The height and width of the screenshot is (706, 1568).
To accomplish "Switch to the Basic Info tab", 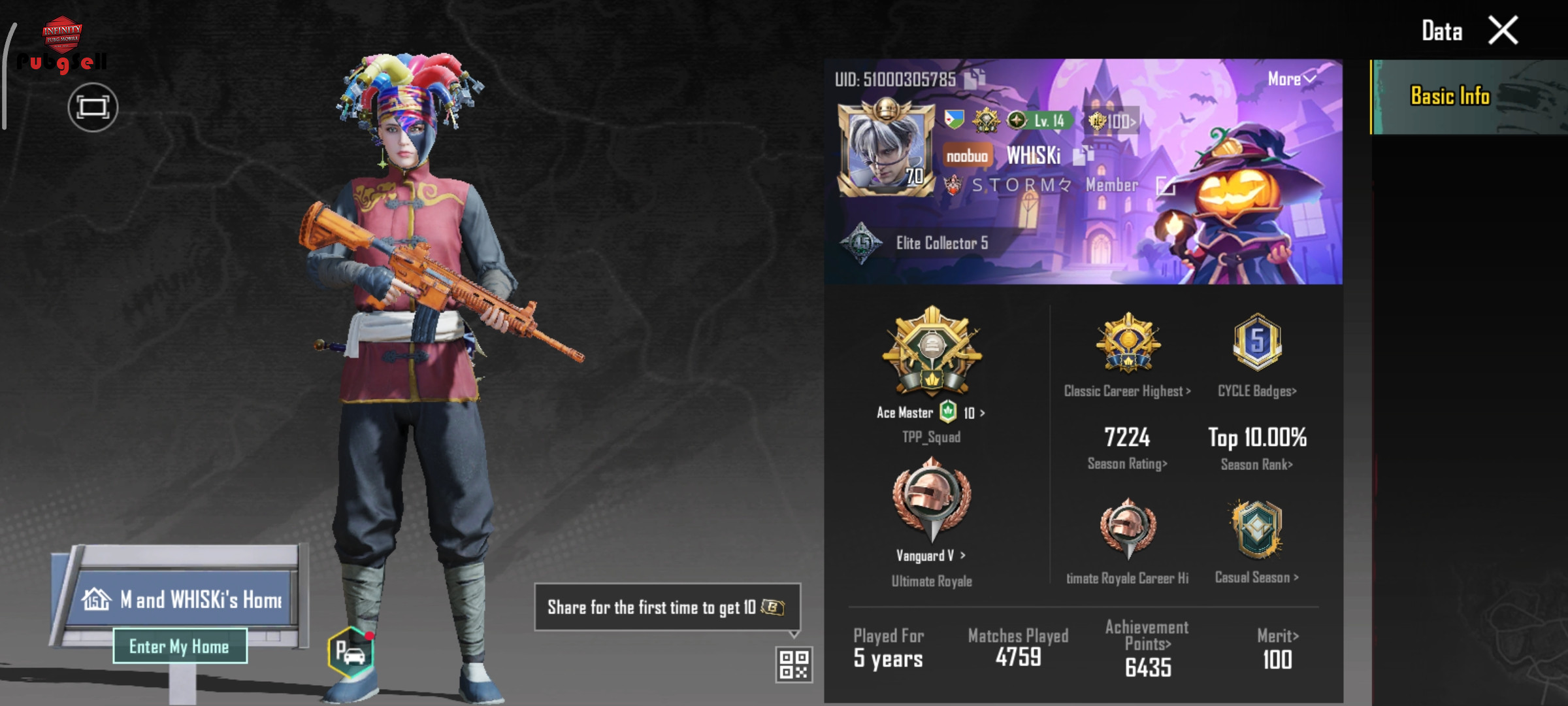I will (x=1450, y=97).
